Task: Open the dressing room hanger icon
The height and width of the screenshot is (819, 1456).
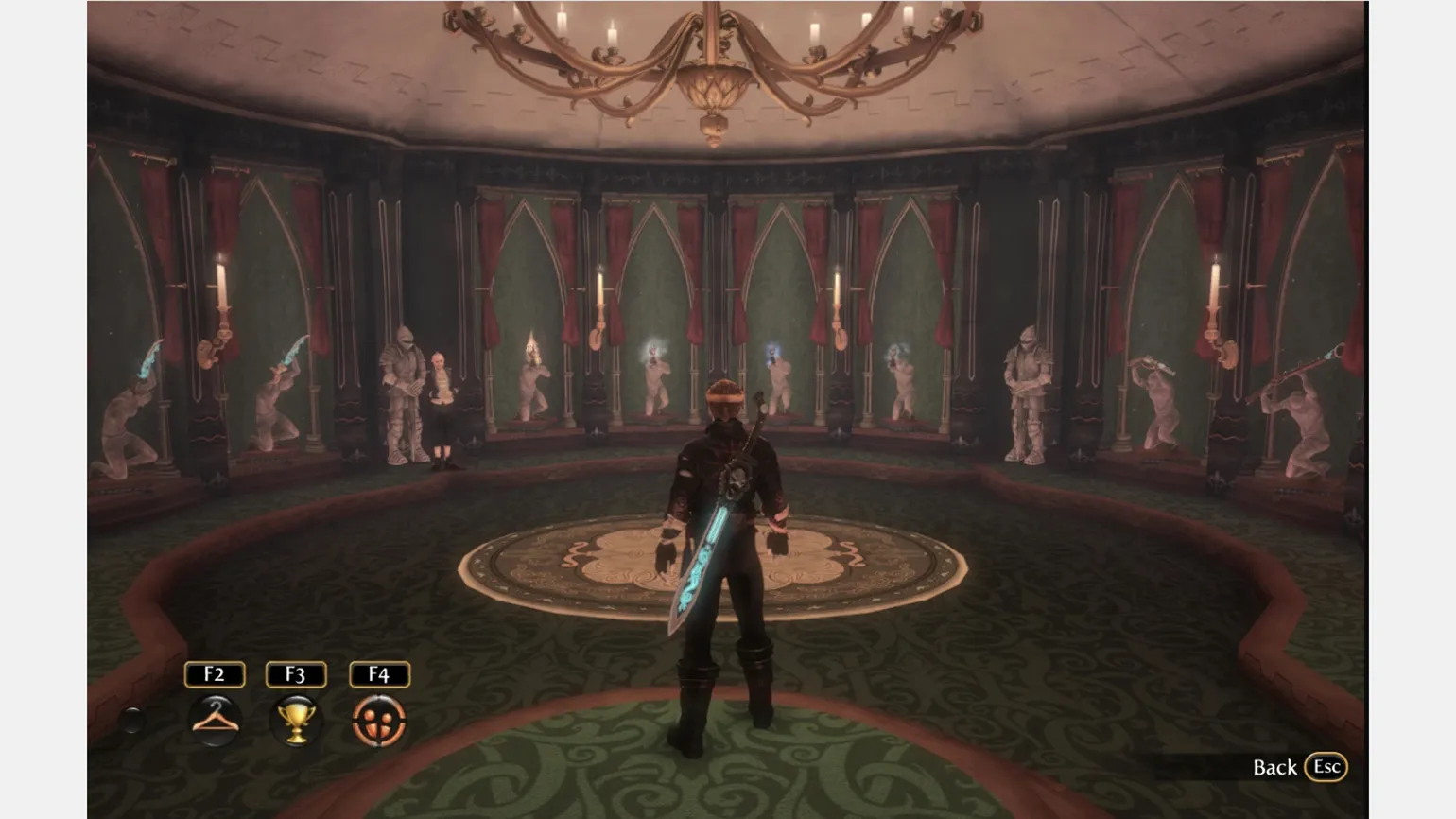Action: coord(215,720)
